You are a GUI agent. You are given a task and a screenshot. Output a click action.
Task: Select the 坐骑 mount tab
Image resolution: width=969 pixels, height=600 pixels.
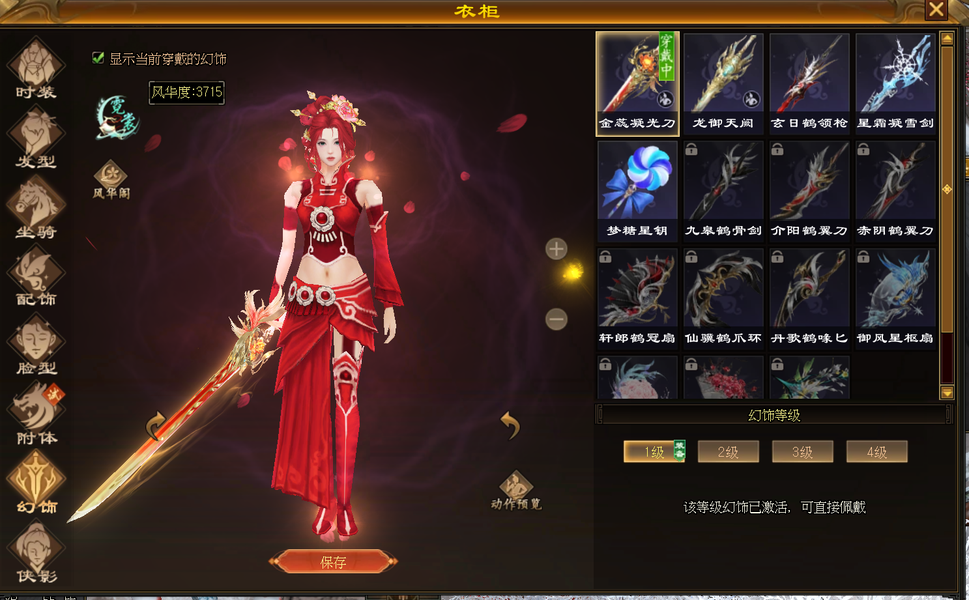[36, 208]
